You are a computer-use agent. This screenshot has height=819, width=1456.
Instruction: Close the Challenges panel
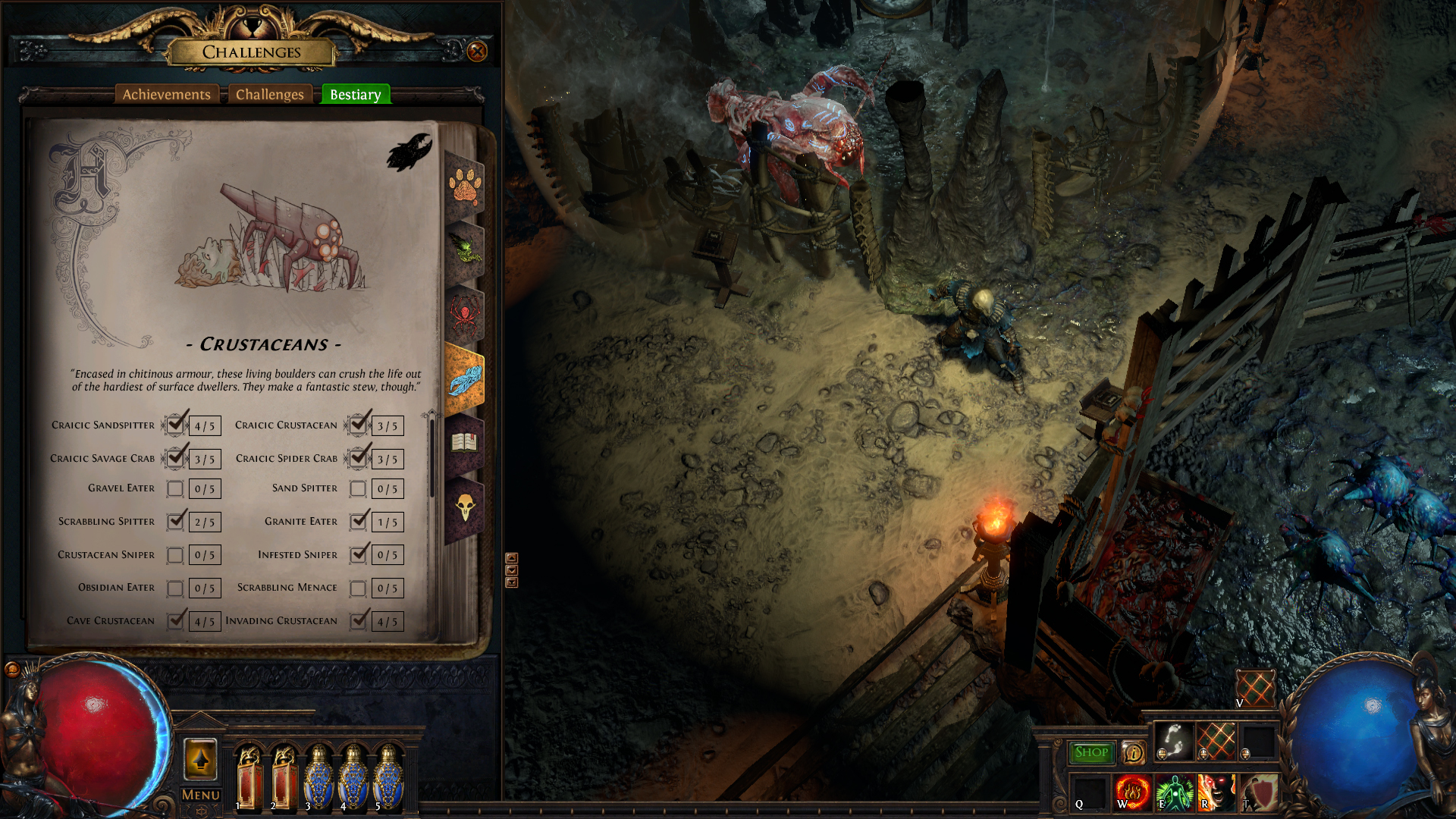pos(477,52)
